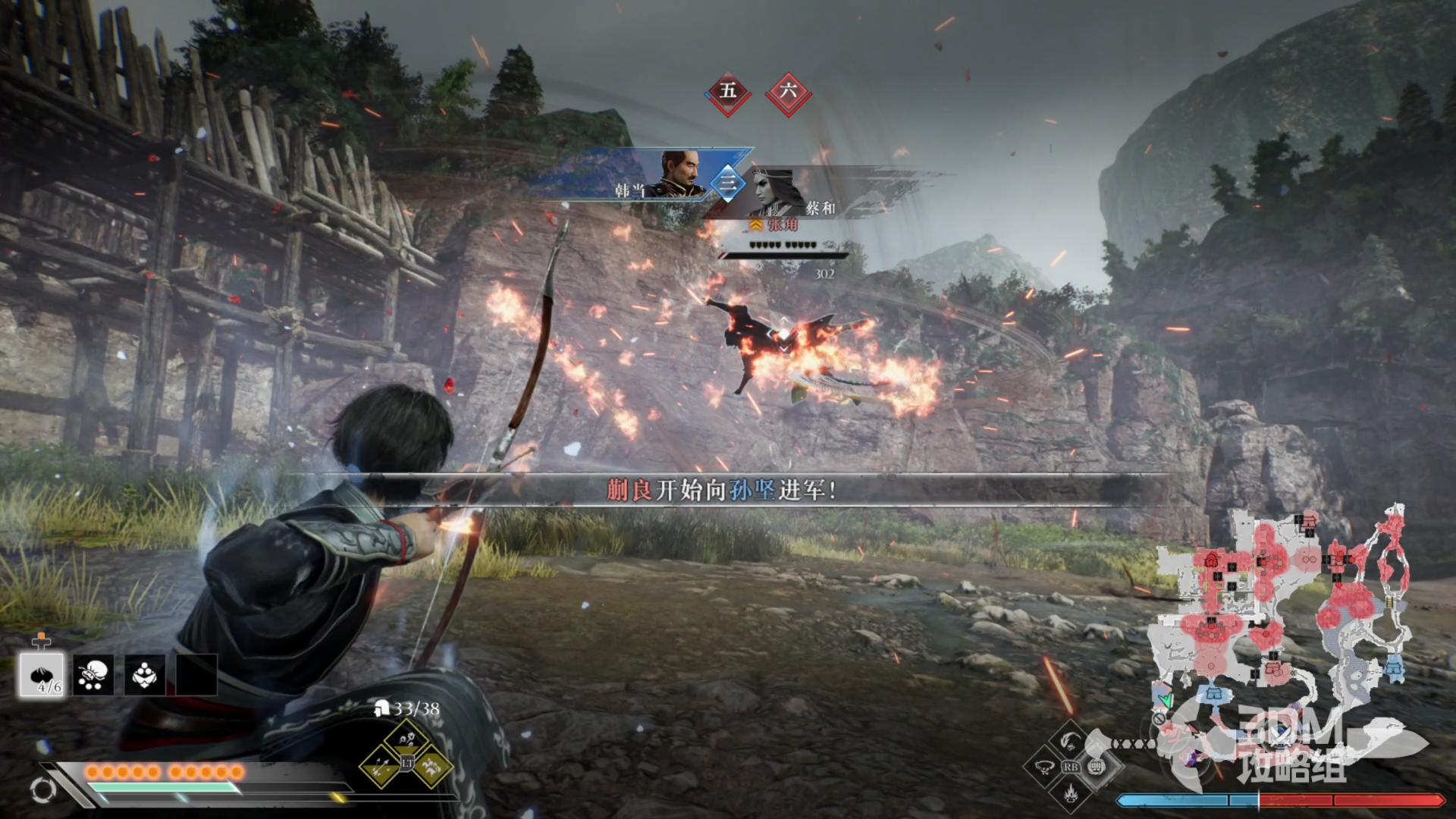Select the meat bun item slot
The width and height of the screenshot is (1456, 819).
41,674
